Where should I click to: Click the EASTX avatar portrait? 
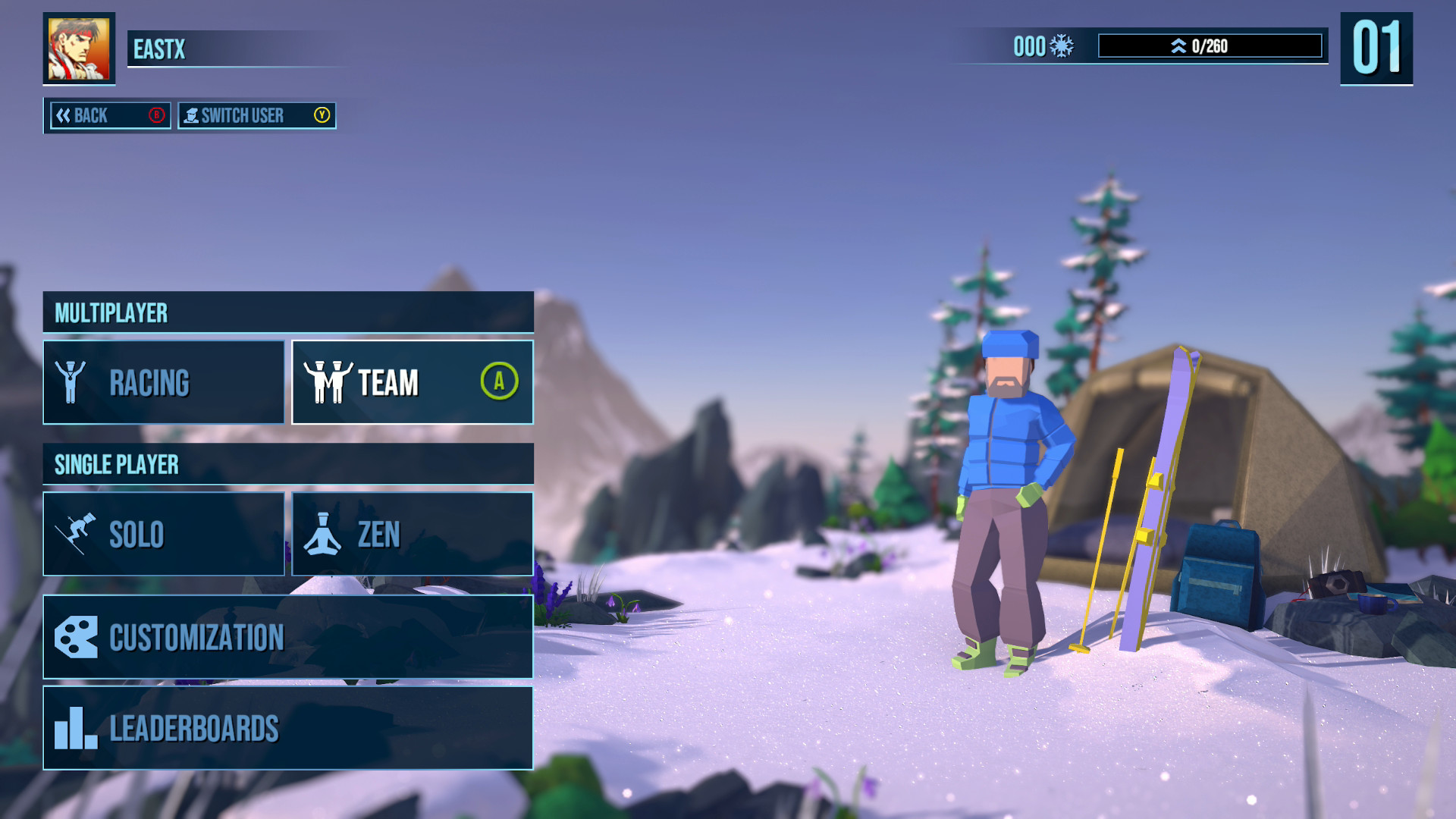tap(80, 48)
